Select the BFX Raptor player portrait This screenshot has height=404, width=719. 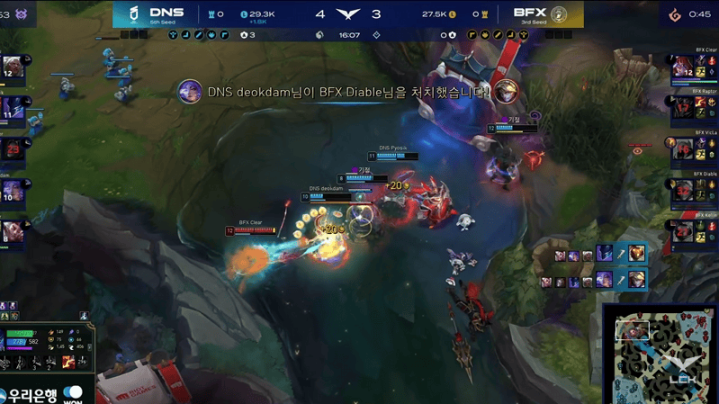pyautogui.click(x=684, y=108)
